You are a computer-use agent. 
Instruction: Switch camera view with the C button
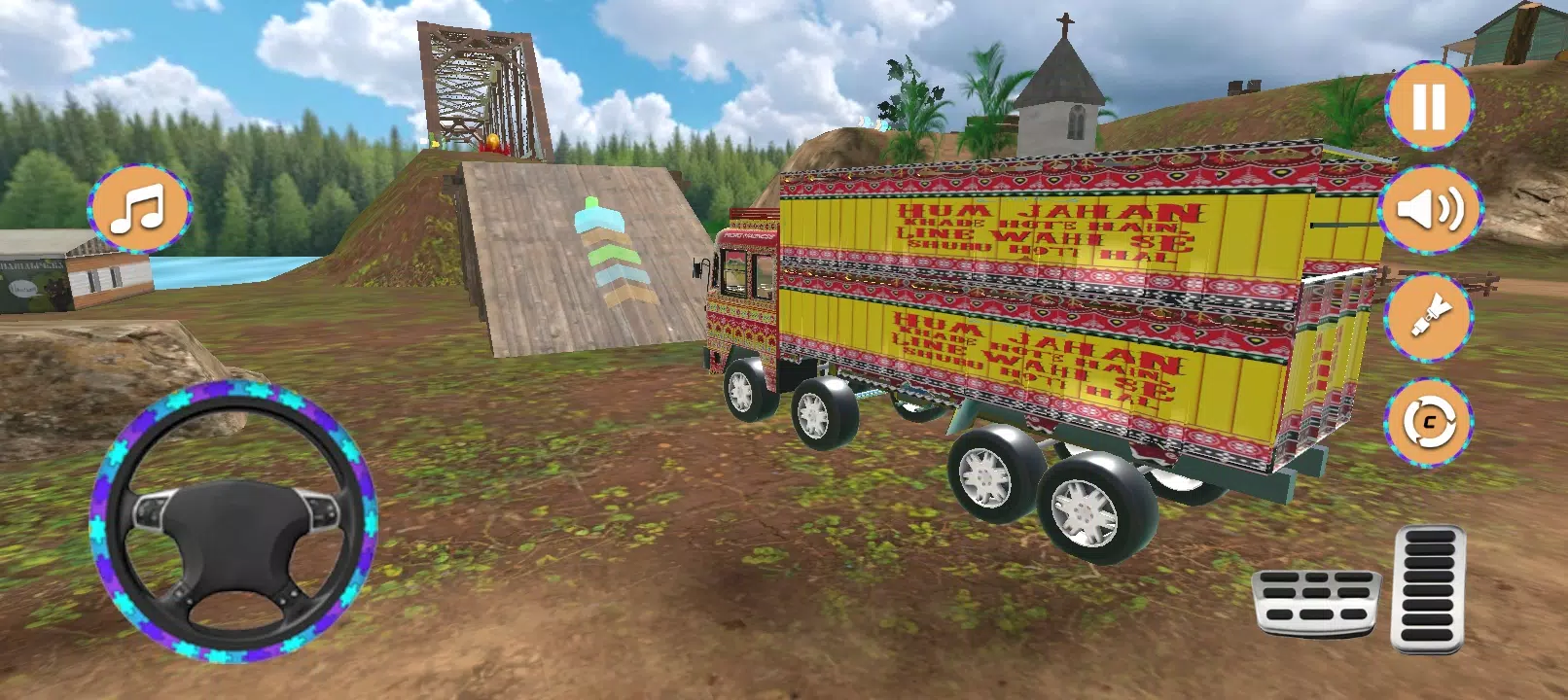pyautogui.click(x=1427, y=420)
